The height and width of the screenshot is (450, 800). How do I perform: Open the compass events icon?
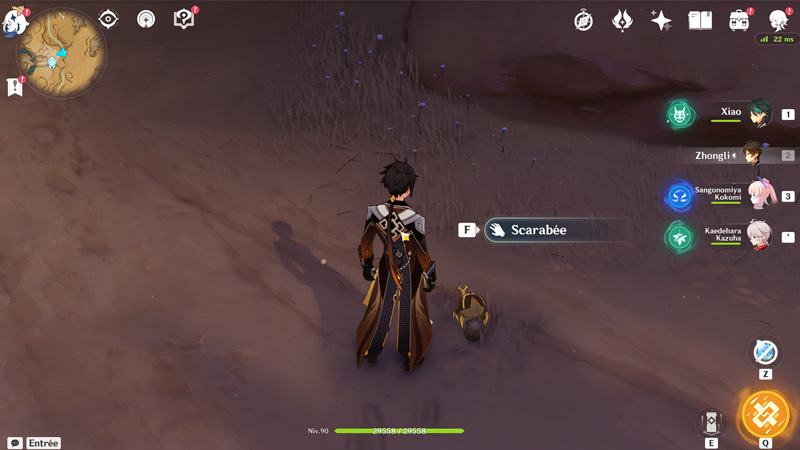pos(584,20)
